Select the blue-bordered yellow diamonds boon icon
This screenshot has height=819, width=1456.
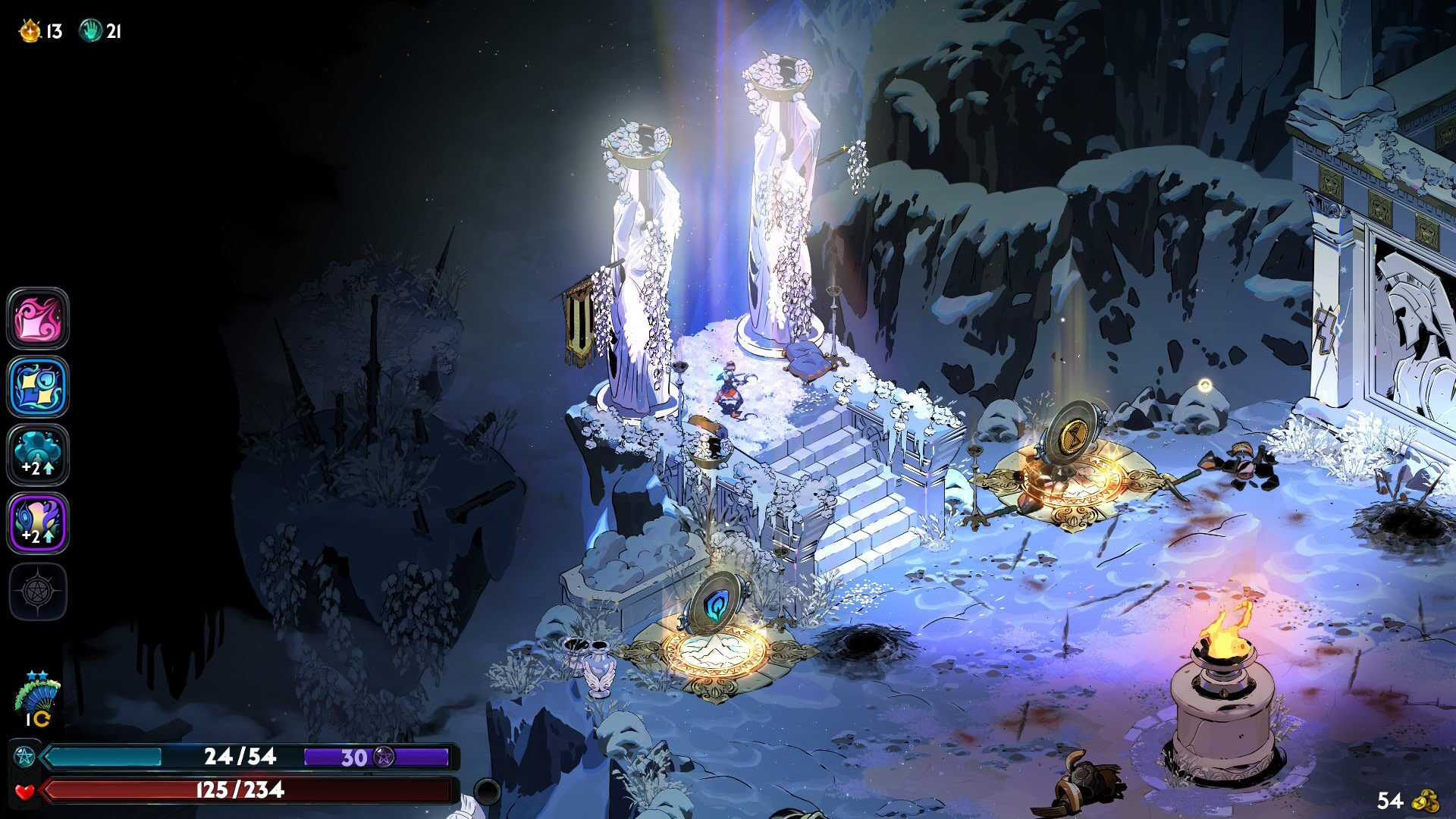click(38, 387)
